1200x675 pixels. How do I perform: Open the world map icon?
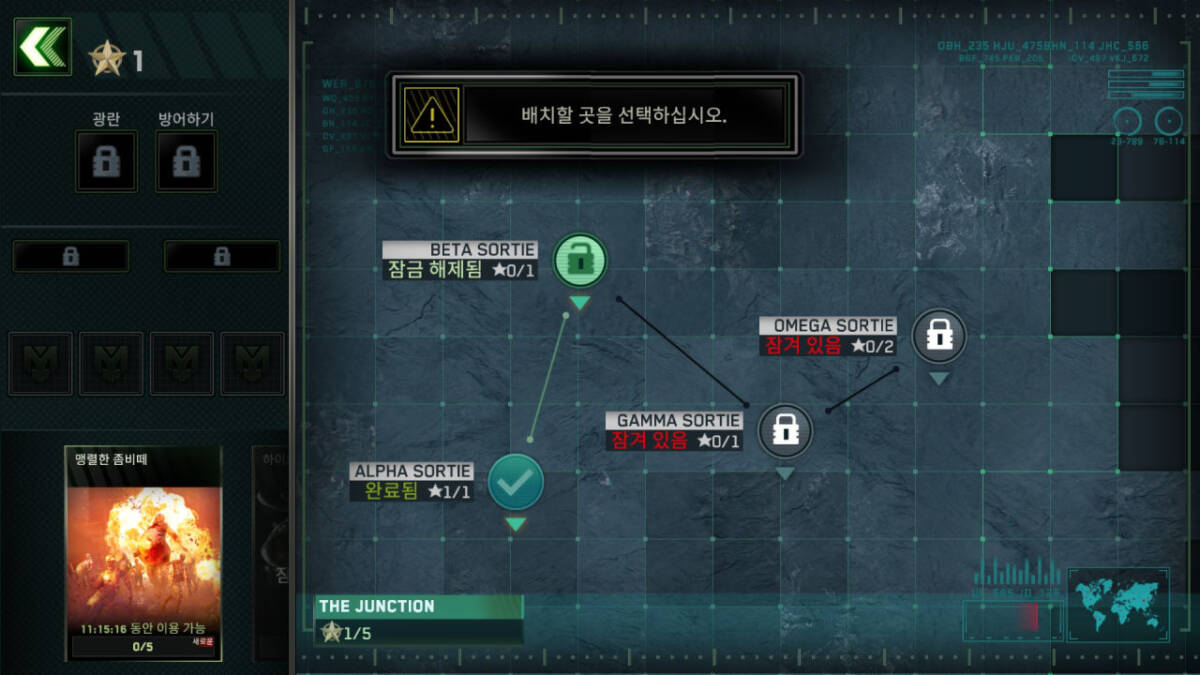click(x=1118, y=604)
